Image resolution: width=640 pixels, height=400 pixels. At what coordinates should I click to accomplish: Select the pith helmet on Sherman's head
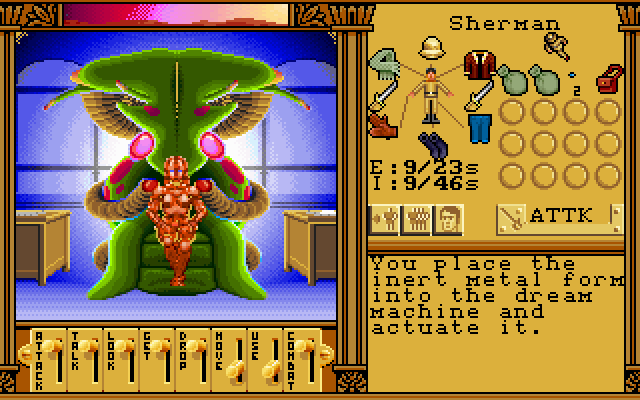point(433,49)
